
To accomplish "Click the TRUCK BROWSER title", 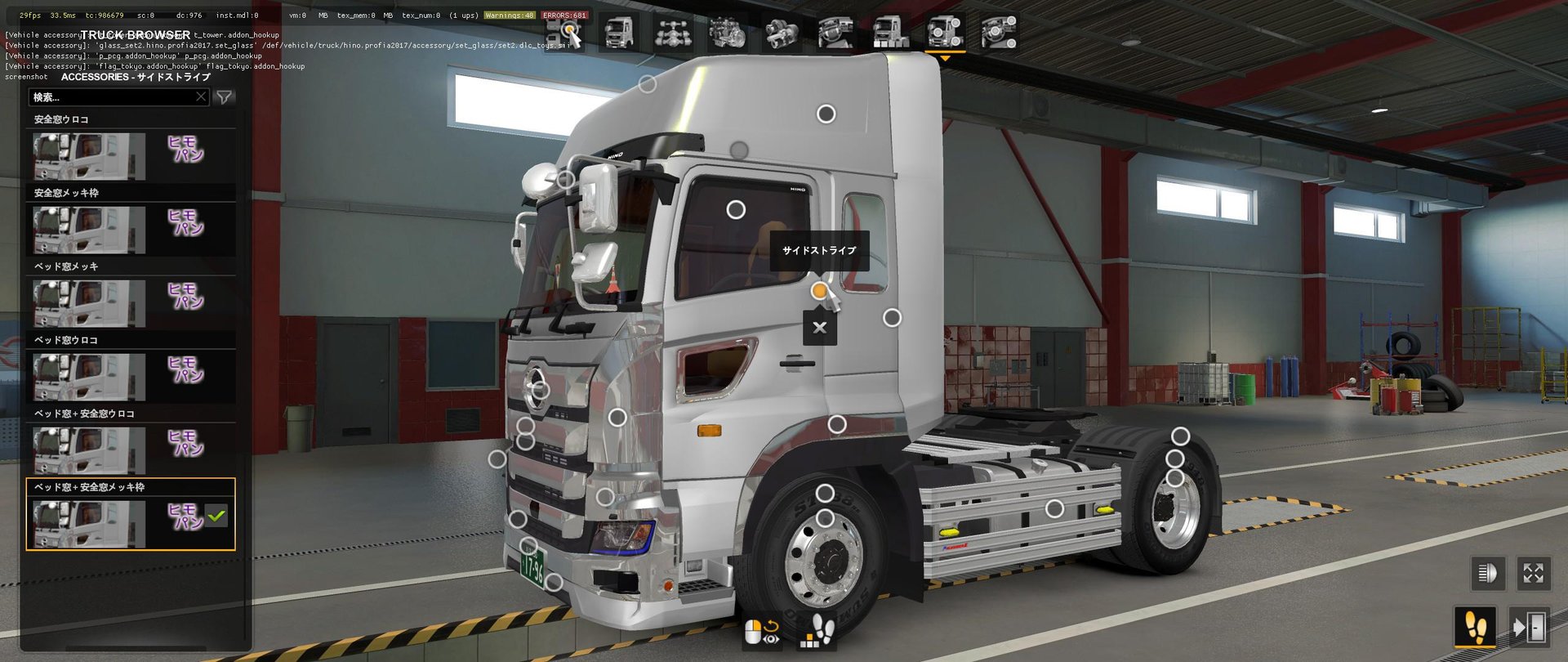I will (x=136, y=35).
